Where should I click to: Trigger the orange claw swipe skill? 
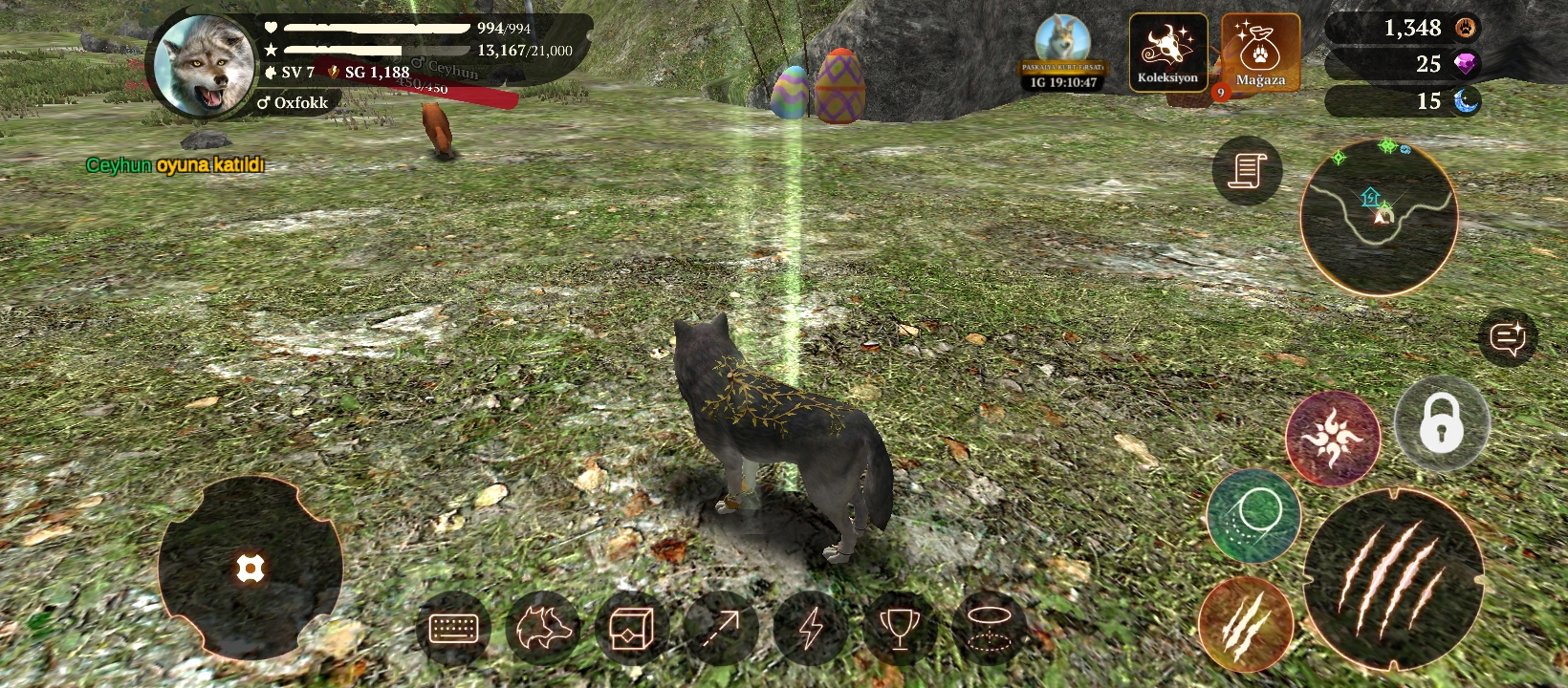click(x=1245, y=624)
